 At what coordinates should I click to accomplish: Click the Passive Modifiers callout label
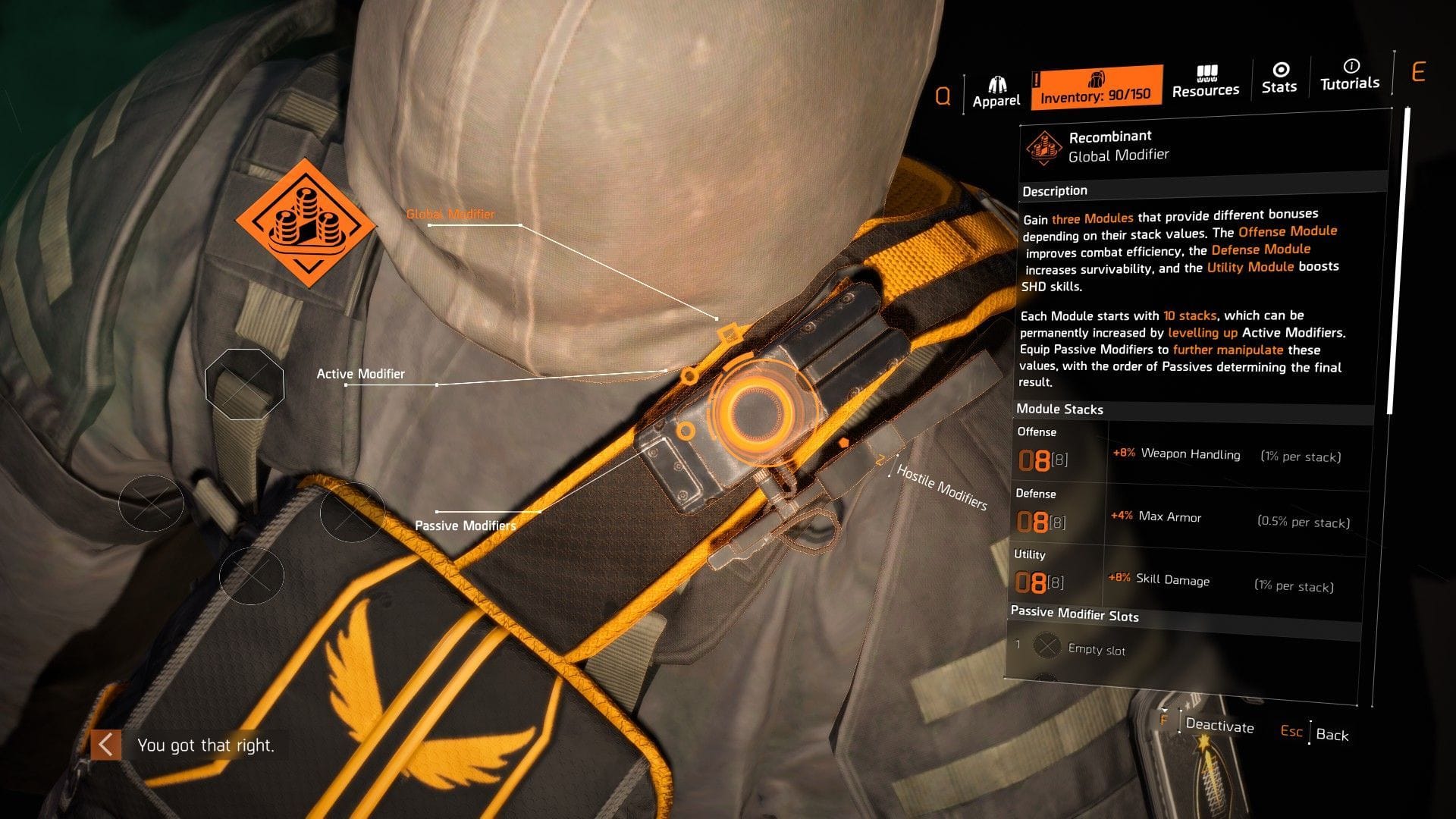pos(464,525)
